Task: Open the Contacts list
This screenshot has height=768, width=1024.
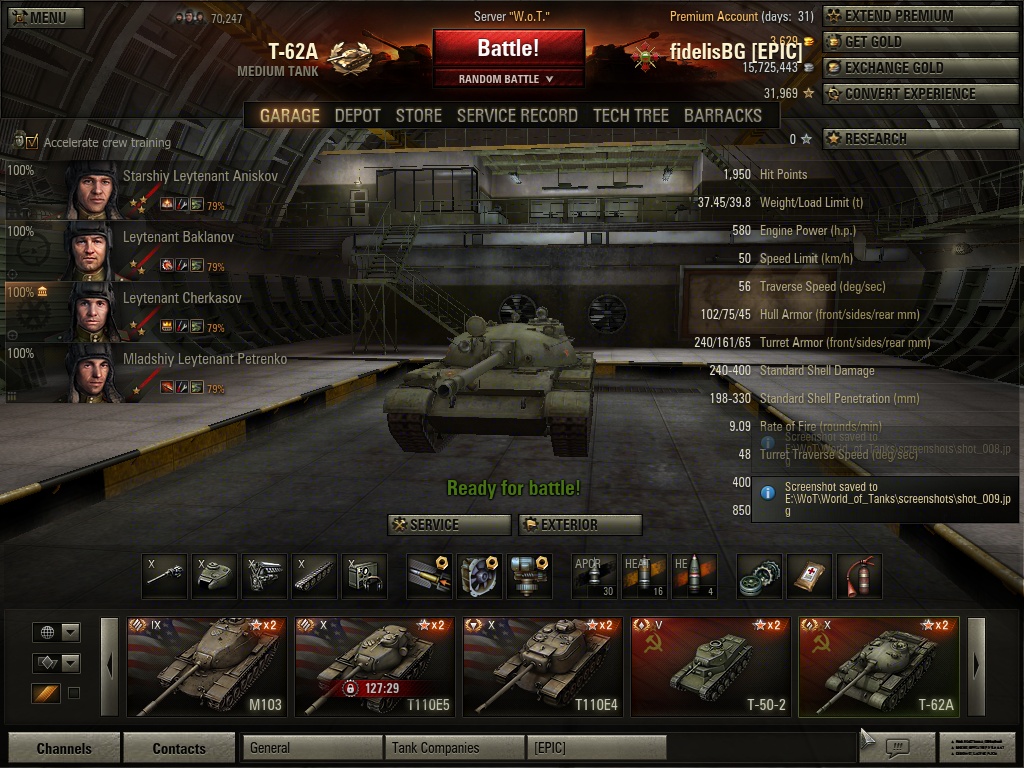Action: tap(178, 748)
